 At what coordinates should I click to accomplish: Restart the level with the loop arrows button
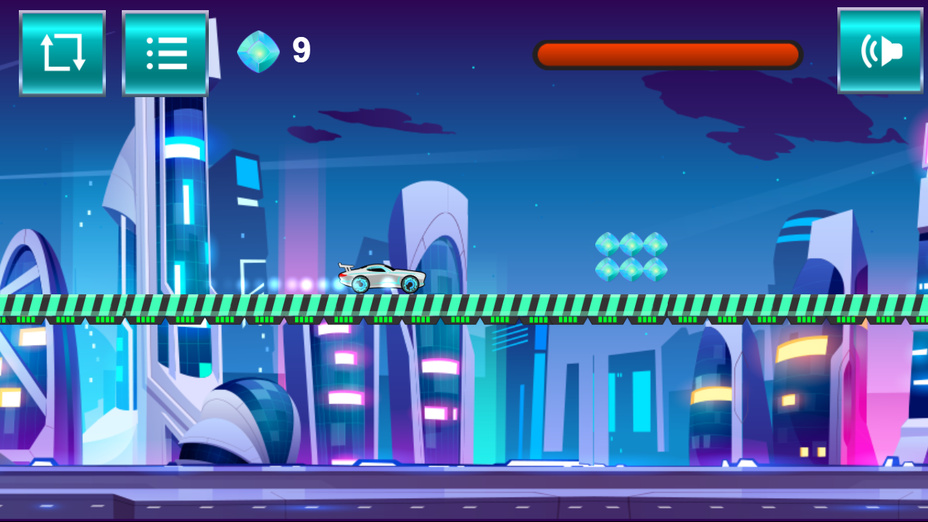[62, 53]
